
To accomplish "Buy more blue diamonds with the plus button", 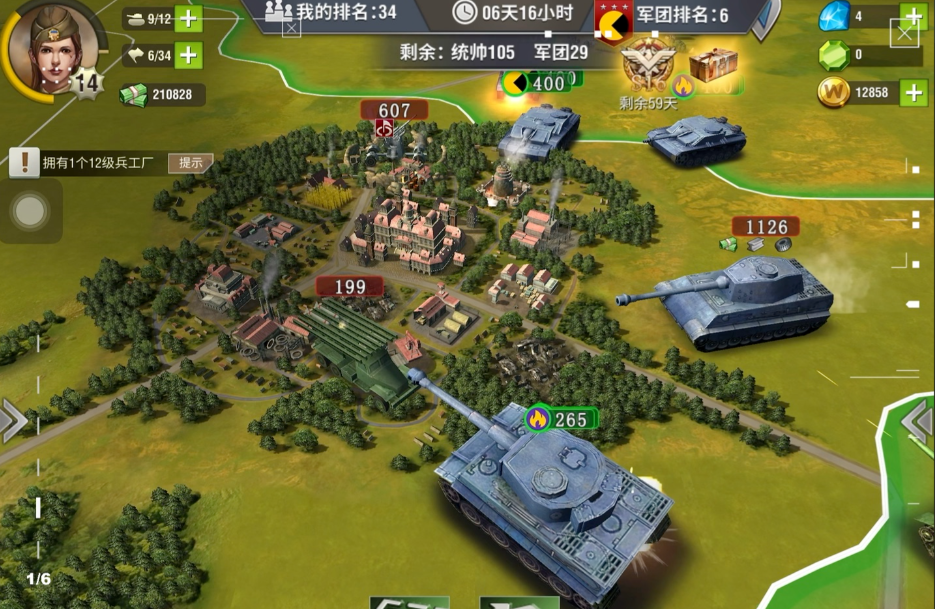I will coord(912,16).
